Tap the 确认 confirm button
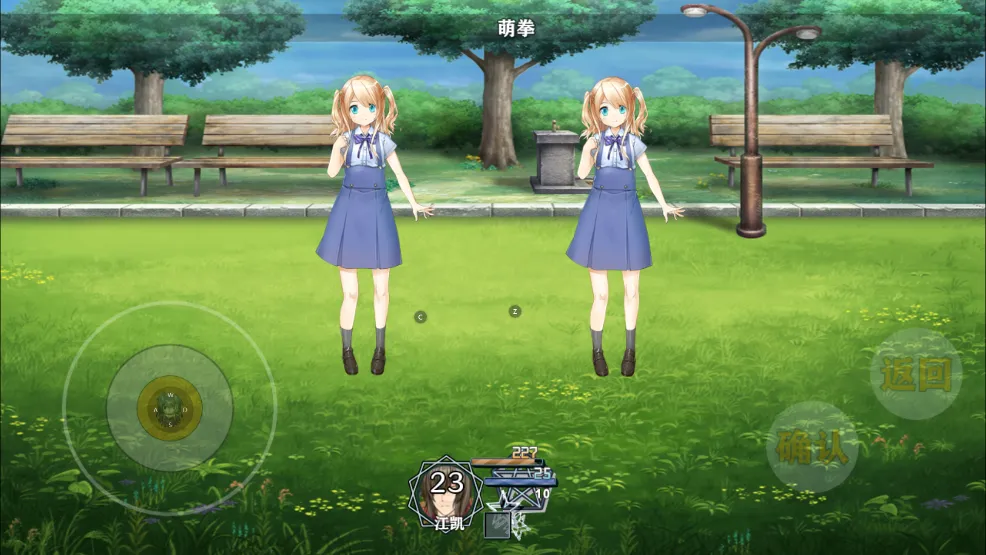Viewport: 986px width, 555px height. [x=812, y=447]
